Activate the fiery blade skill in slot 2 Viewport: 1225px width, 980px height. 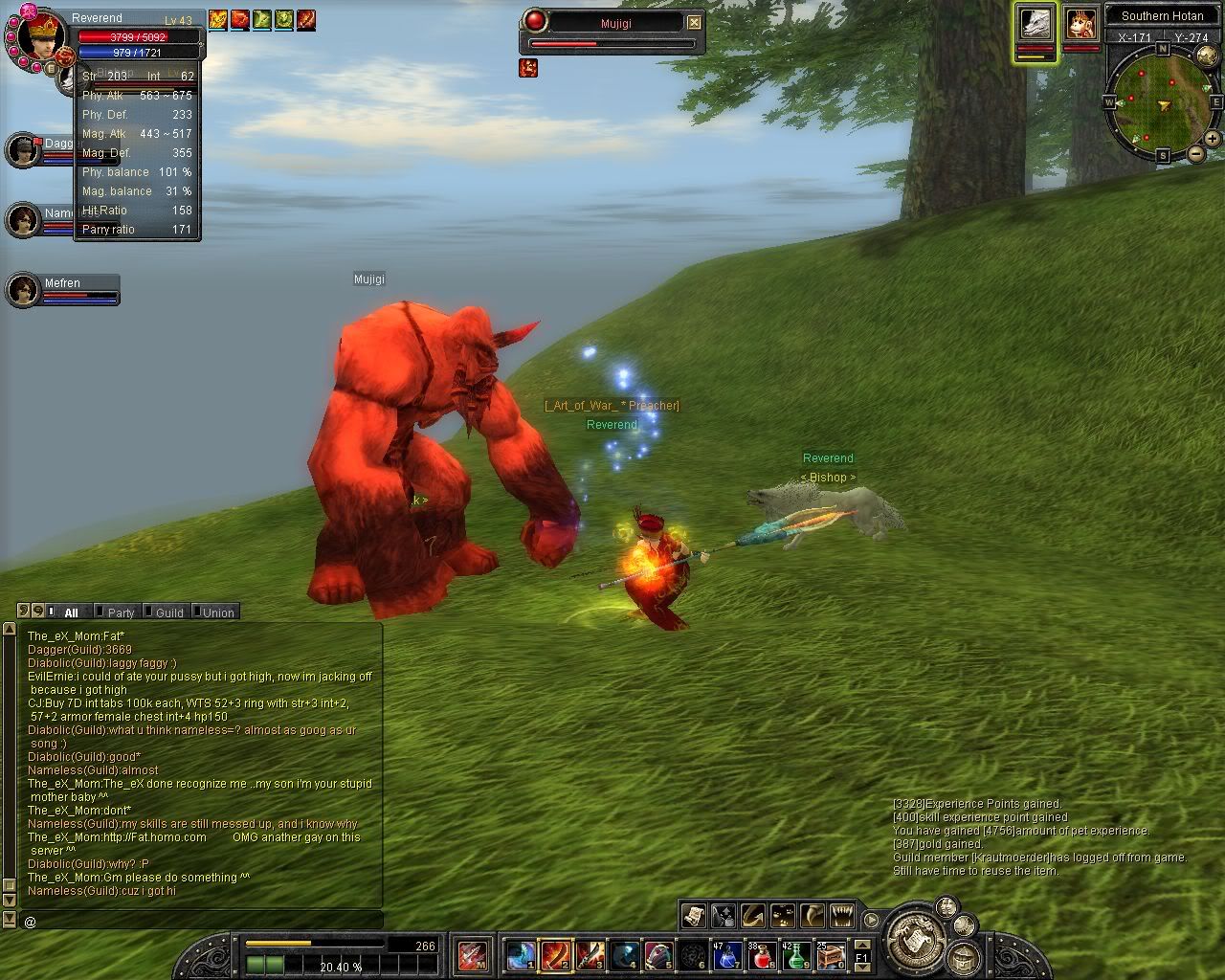[x=555, y=955]
